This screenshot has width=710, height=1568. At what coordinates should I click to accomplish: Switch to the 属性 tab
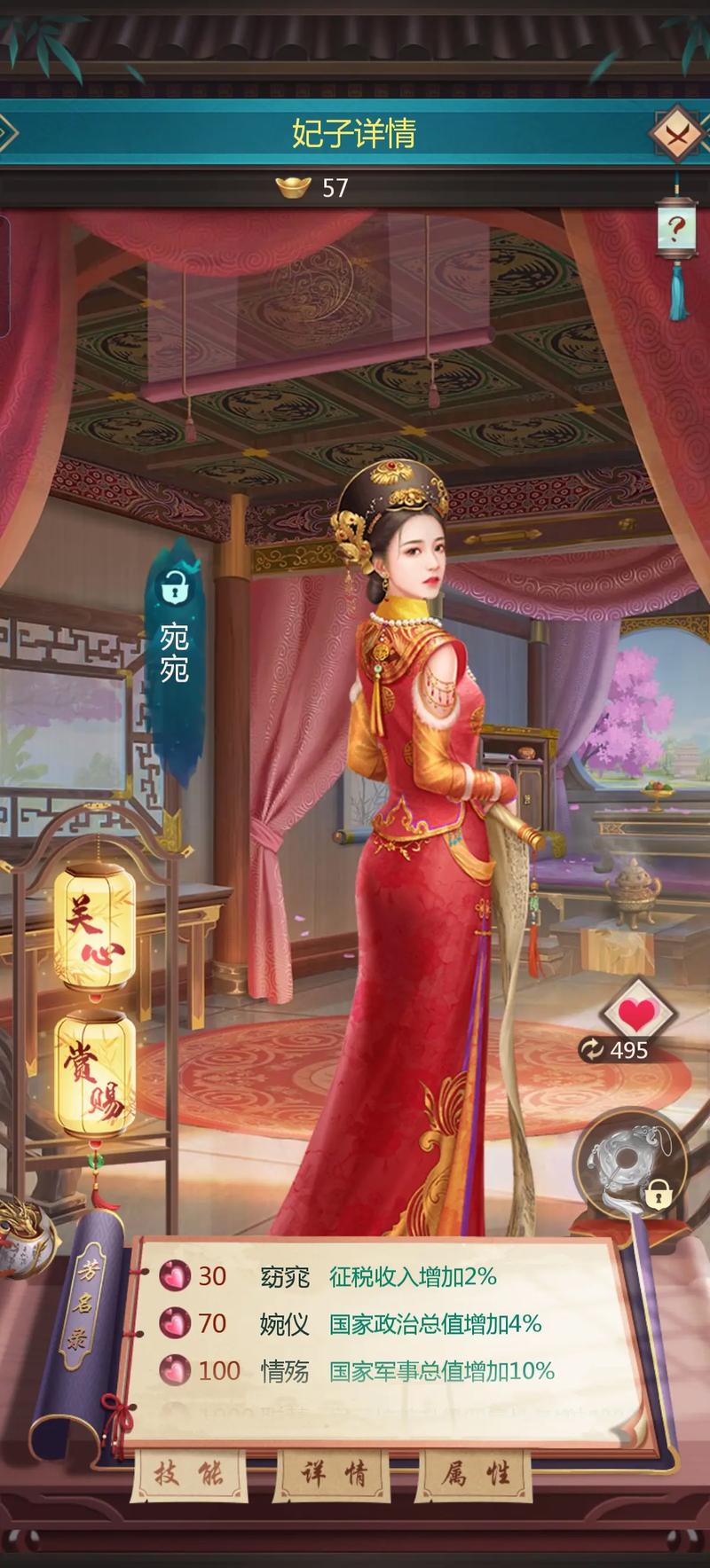click(476, 1475)
